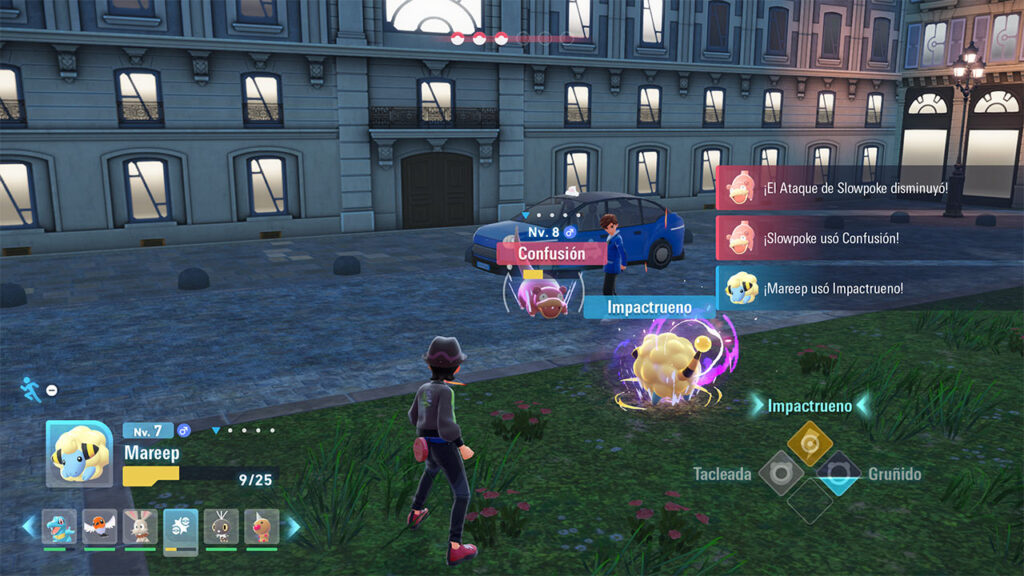Viewport: 1024px width, 576px height.
Task: Switch to Scatterbug in the party bar
Action: click(221, 526)
